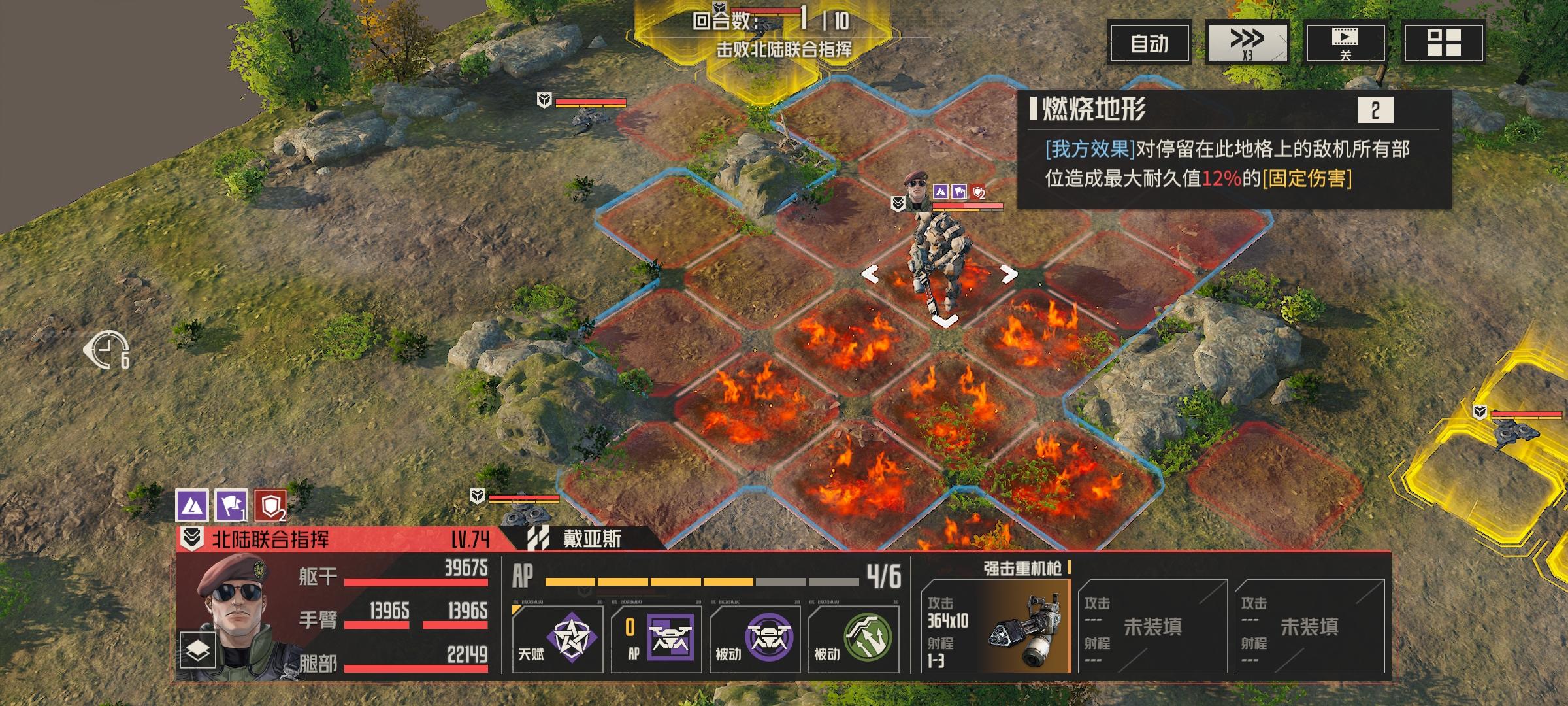Toggle the x3 fast-forward speed control
The width and height of the screenshot is (1568, 706).
1245,41
